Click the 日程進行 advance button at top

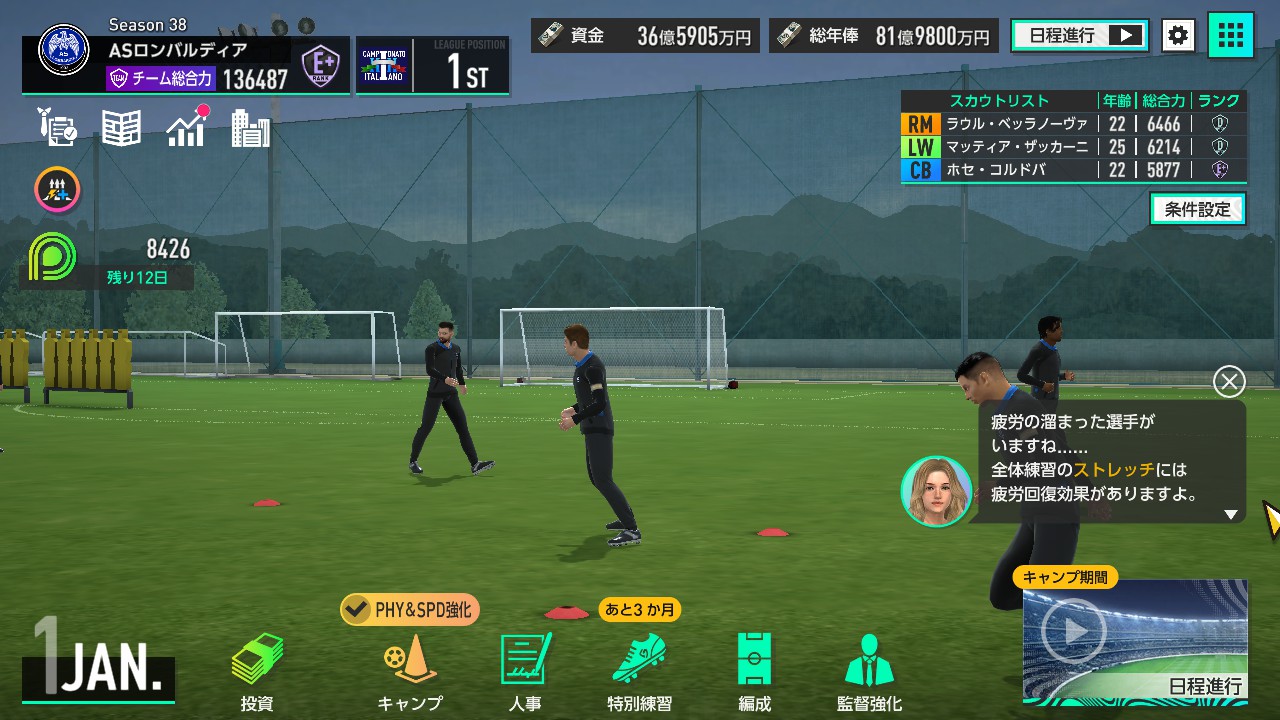tap(1079, 36)
